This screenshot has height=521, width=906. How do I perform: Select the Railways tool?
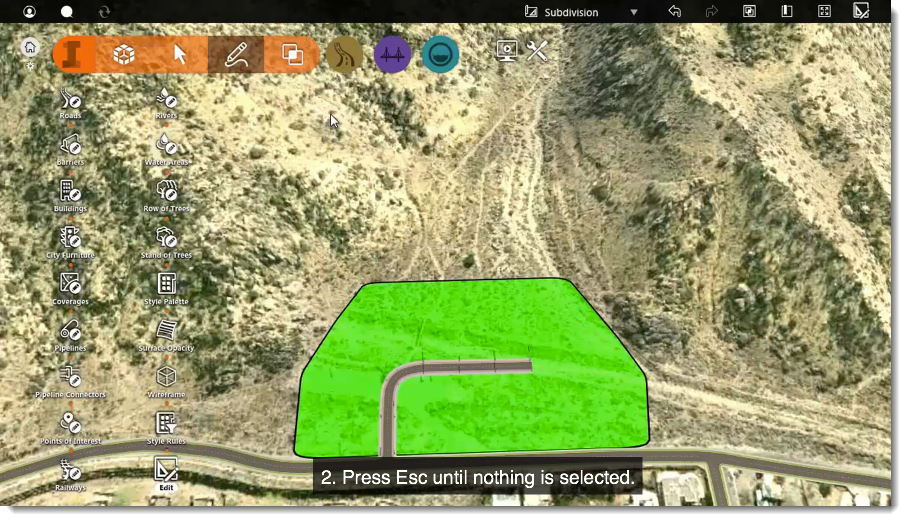coord(70,470)
